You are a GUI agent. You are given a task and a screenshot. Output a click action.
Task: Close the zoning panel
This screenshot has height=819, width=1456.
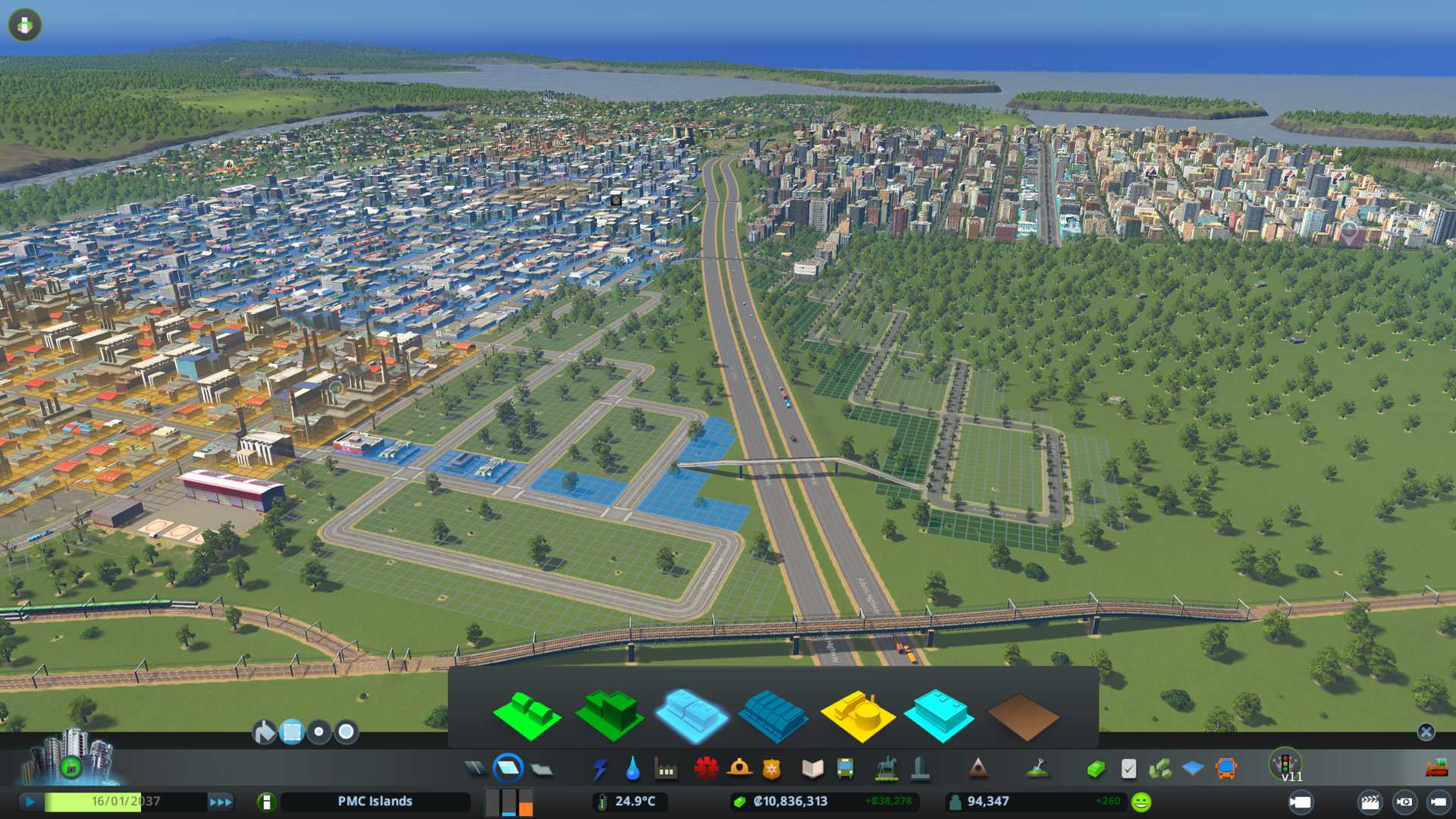point(1426,732)
